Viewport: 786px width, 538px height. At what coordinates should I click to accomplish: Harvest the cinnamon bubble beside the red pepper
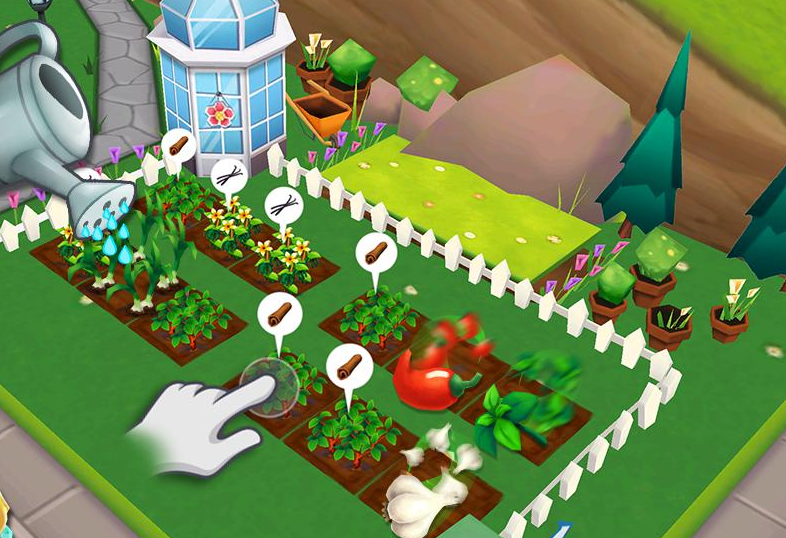pyautogui.click(x=349, y=365)
